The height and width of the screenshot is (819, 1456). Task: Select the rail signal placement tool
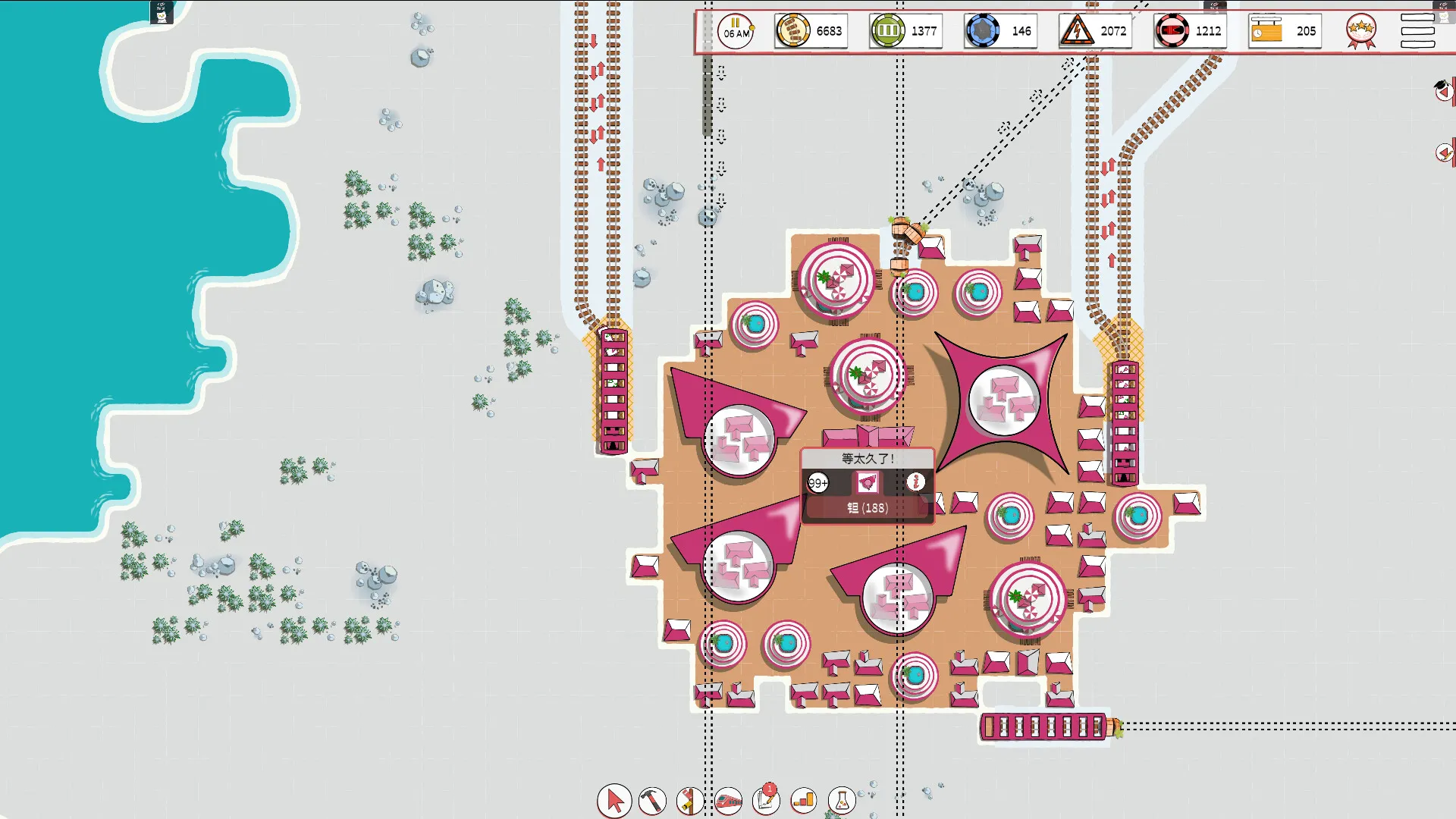(690, 800)
